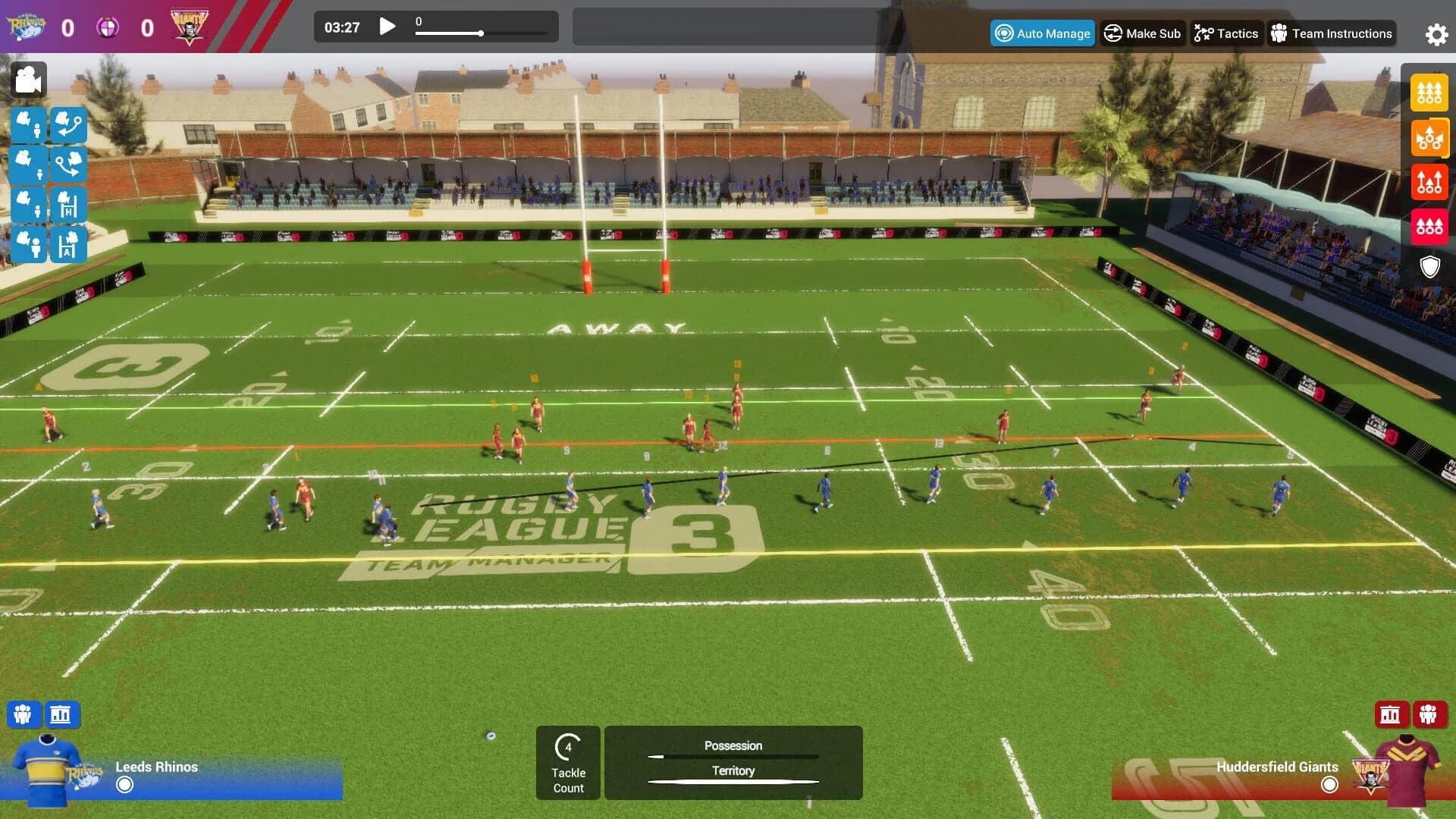The width and height of the screenshot is (1456, 819).
Task: Choose the Away stand camera view
Action: coord(69,246)
